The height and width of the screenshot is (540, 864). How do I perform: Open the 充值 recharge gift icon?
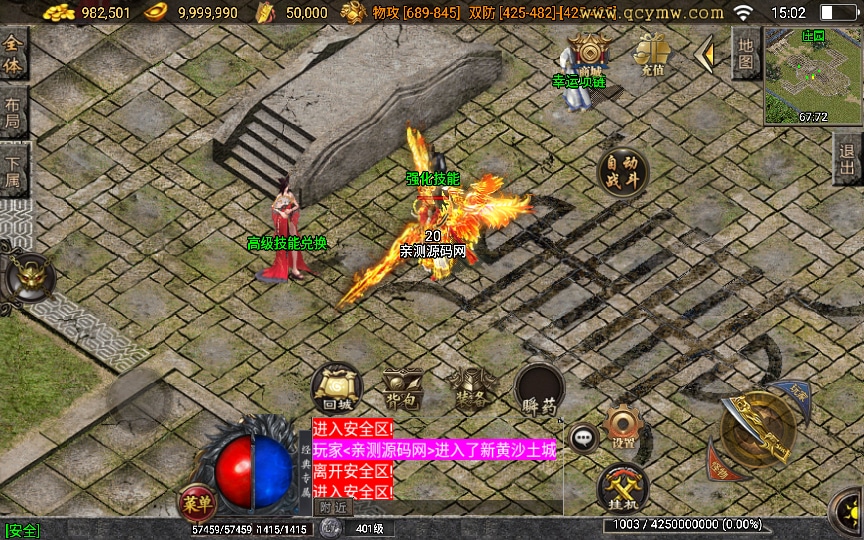tap(651, 52)
